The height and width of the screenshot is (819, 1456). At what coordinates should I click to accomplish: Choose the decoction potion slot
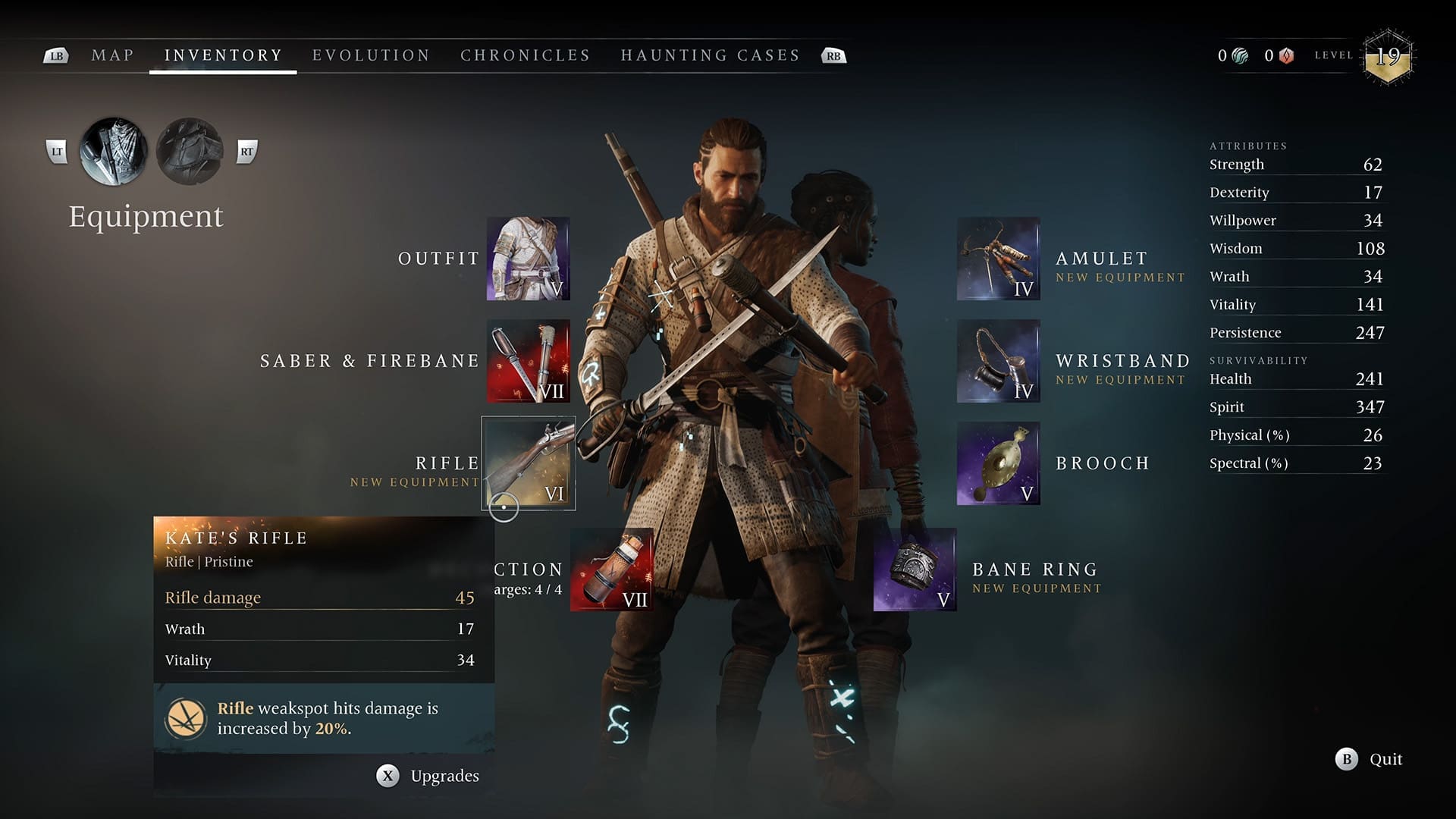611,570
